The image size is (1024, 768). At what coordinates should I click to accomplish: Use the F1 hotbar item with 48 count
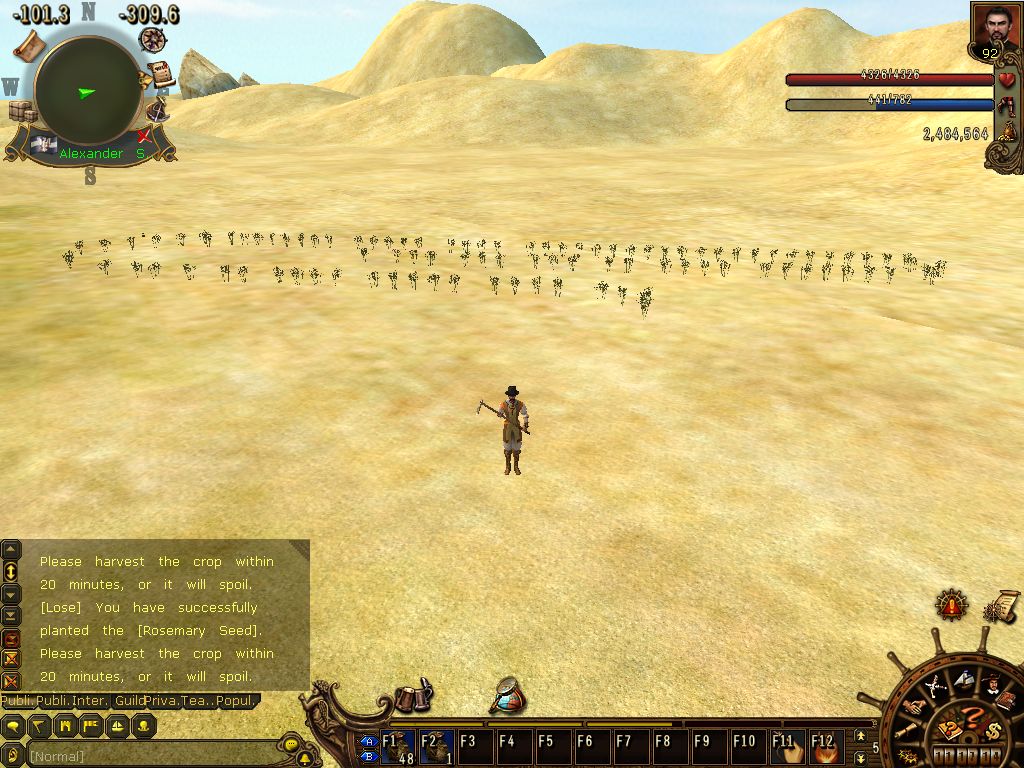pyautogui.click(x=398, y=747)
